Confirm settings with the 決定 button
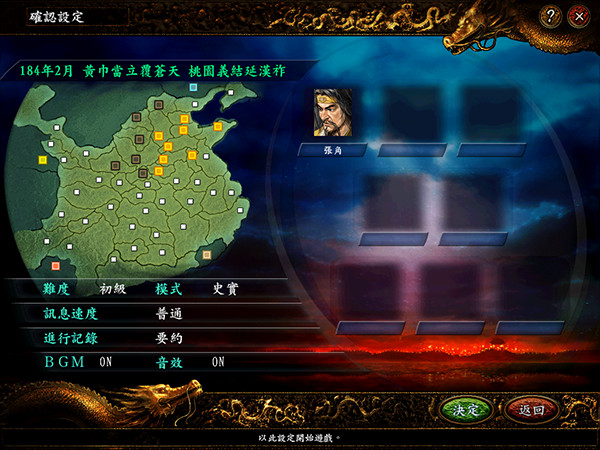This screenshot has height=450, width=600. point(467,410)
